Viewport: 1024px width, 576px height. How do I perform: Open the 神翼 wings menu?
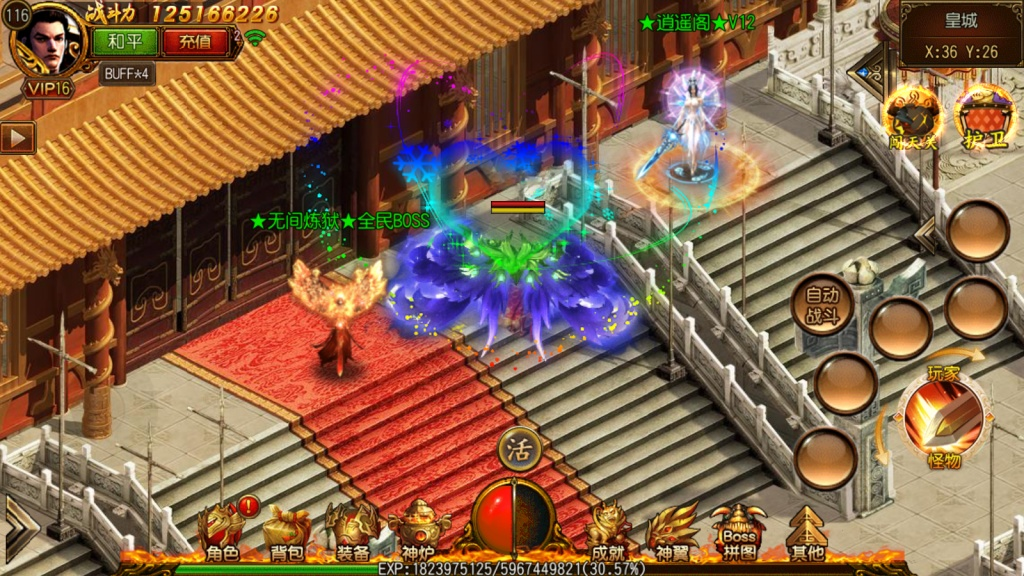point(672,532)
